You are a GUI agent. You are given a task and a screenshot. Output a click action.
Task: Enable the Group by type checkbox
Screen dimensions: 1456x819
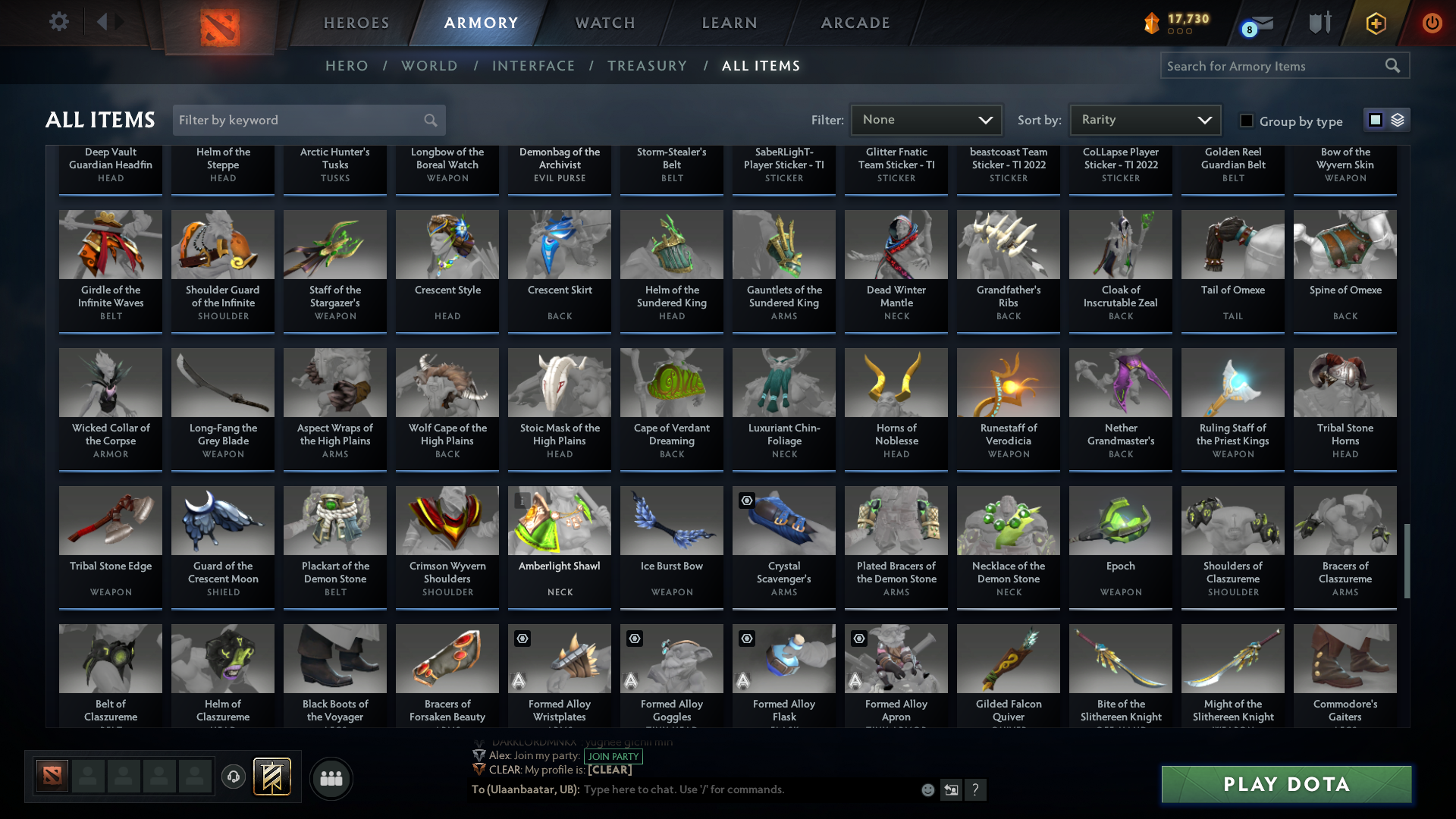(x=1246, y=121)
